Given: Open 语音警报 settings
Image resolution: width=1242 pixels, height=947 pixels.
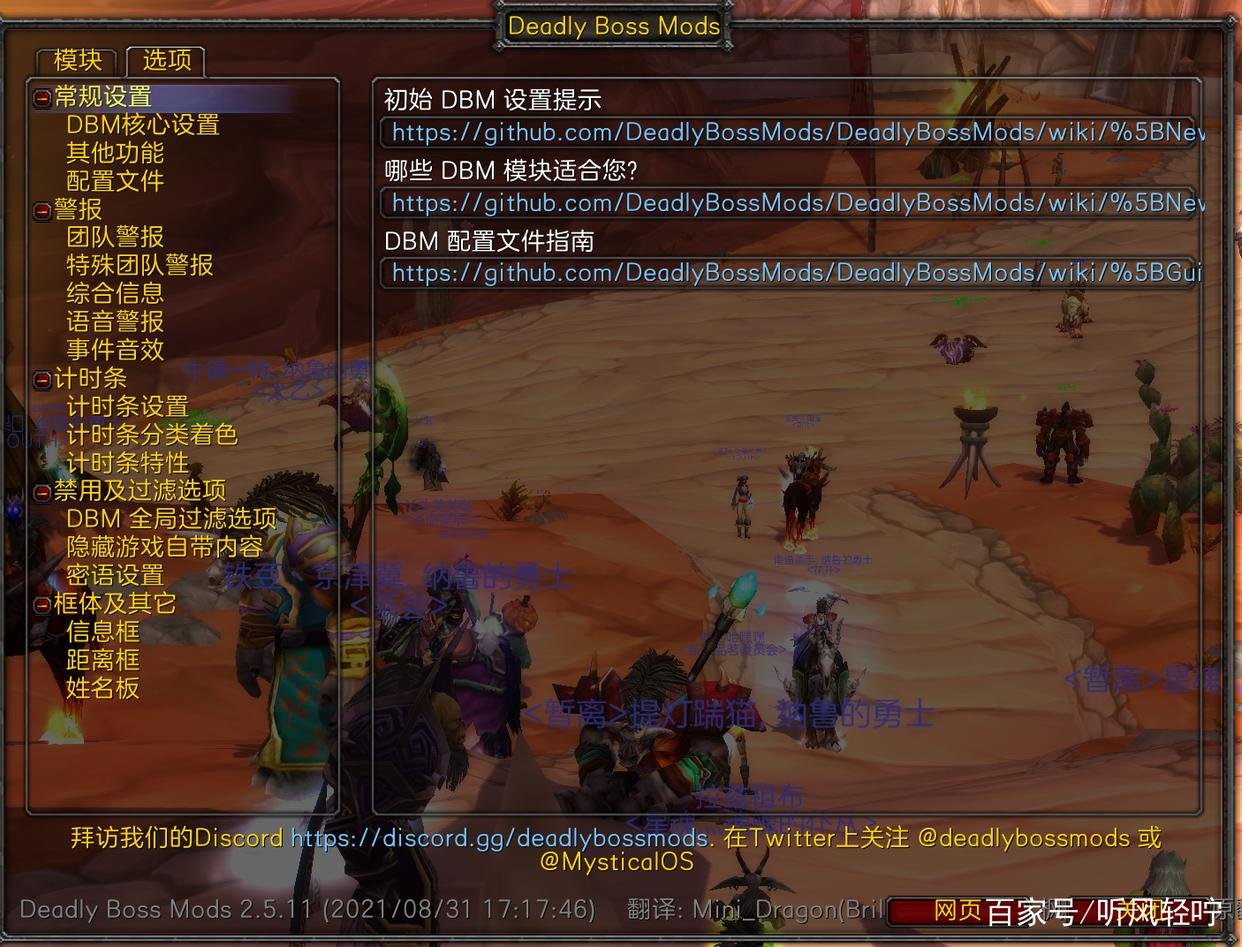Looking at the screenshot, I should (x=115, y=321).
